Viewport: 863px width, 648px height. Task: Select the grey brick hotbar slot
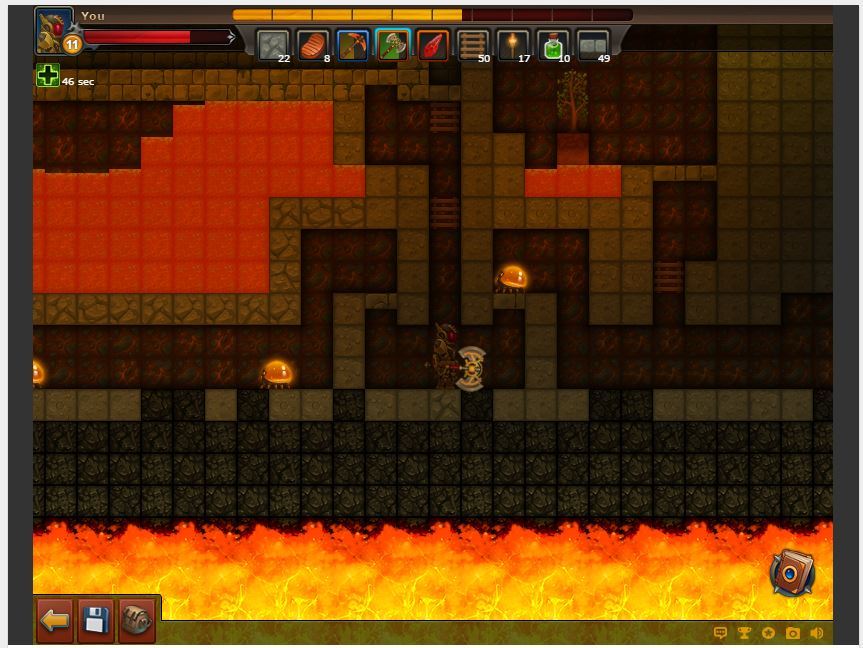tap(593, 45)
